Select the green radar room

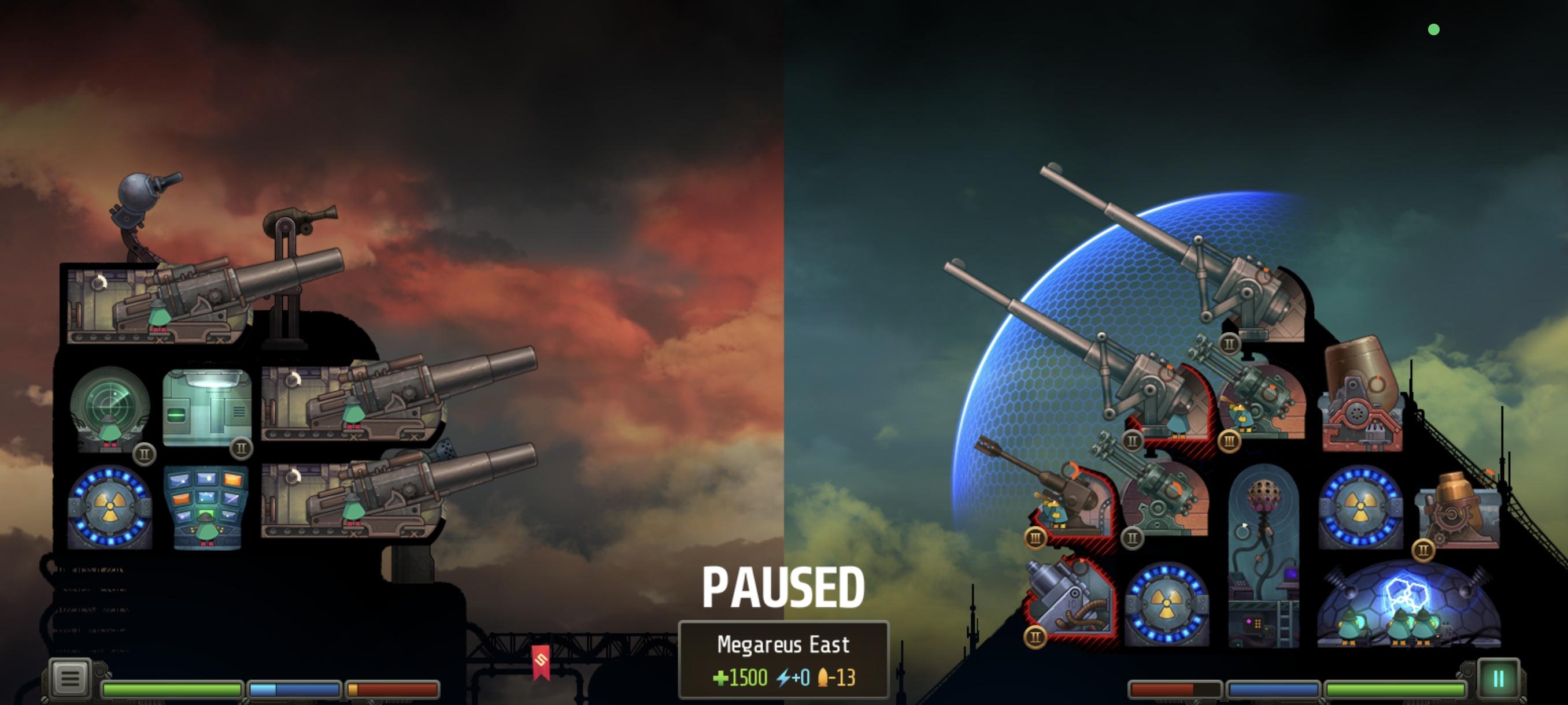[110, 408]
